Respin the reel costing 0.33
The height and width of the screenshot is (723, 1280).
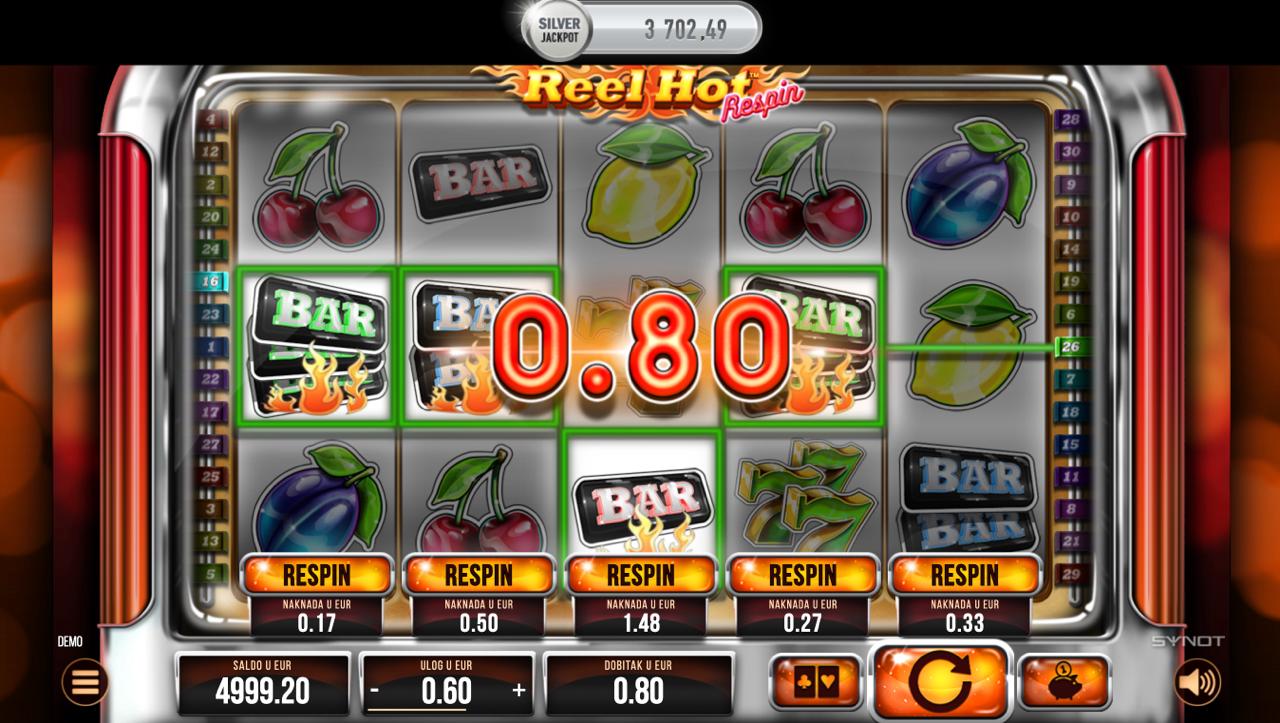point(964,575)
